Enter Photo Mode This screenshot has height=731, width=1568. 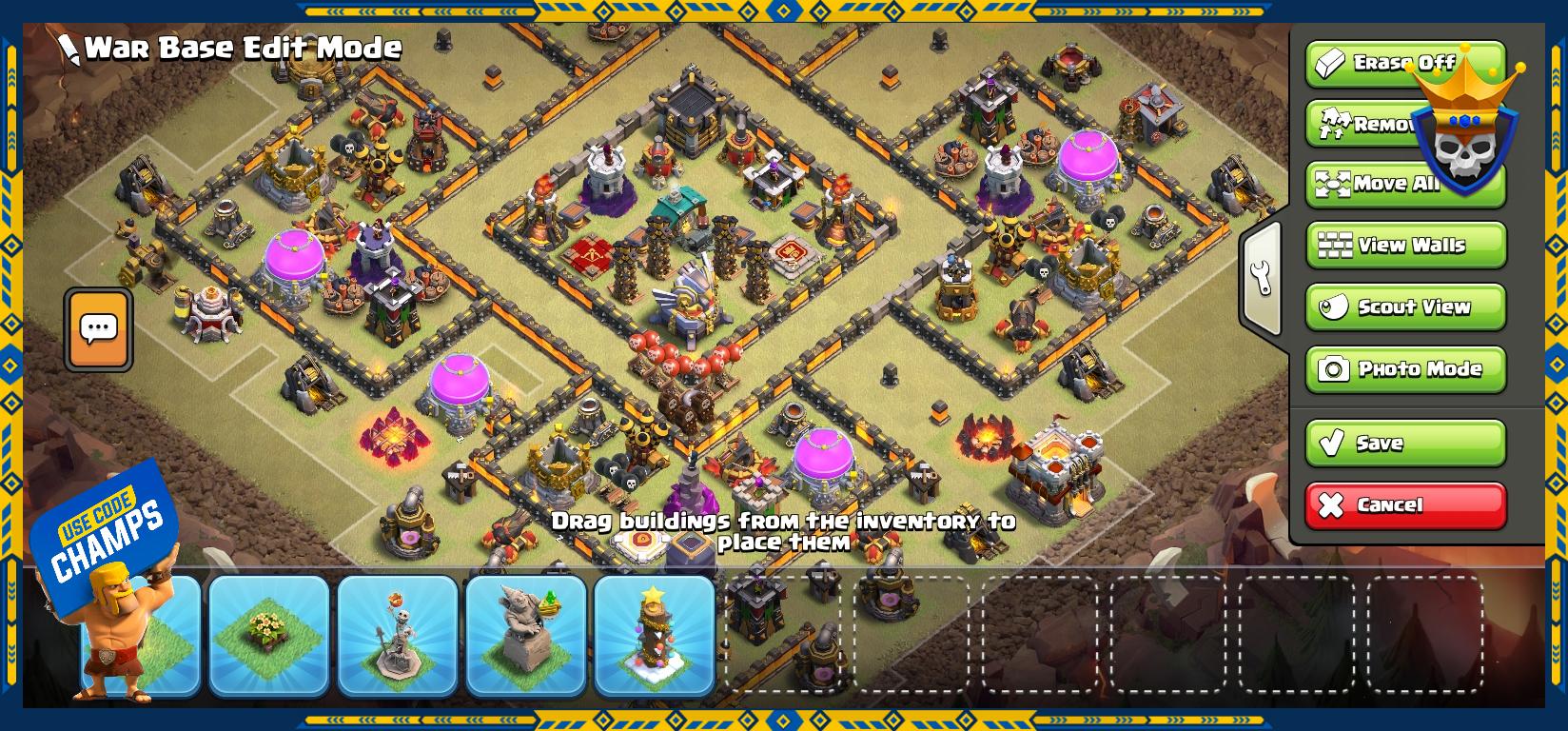tap(1405, 369)
